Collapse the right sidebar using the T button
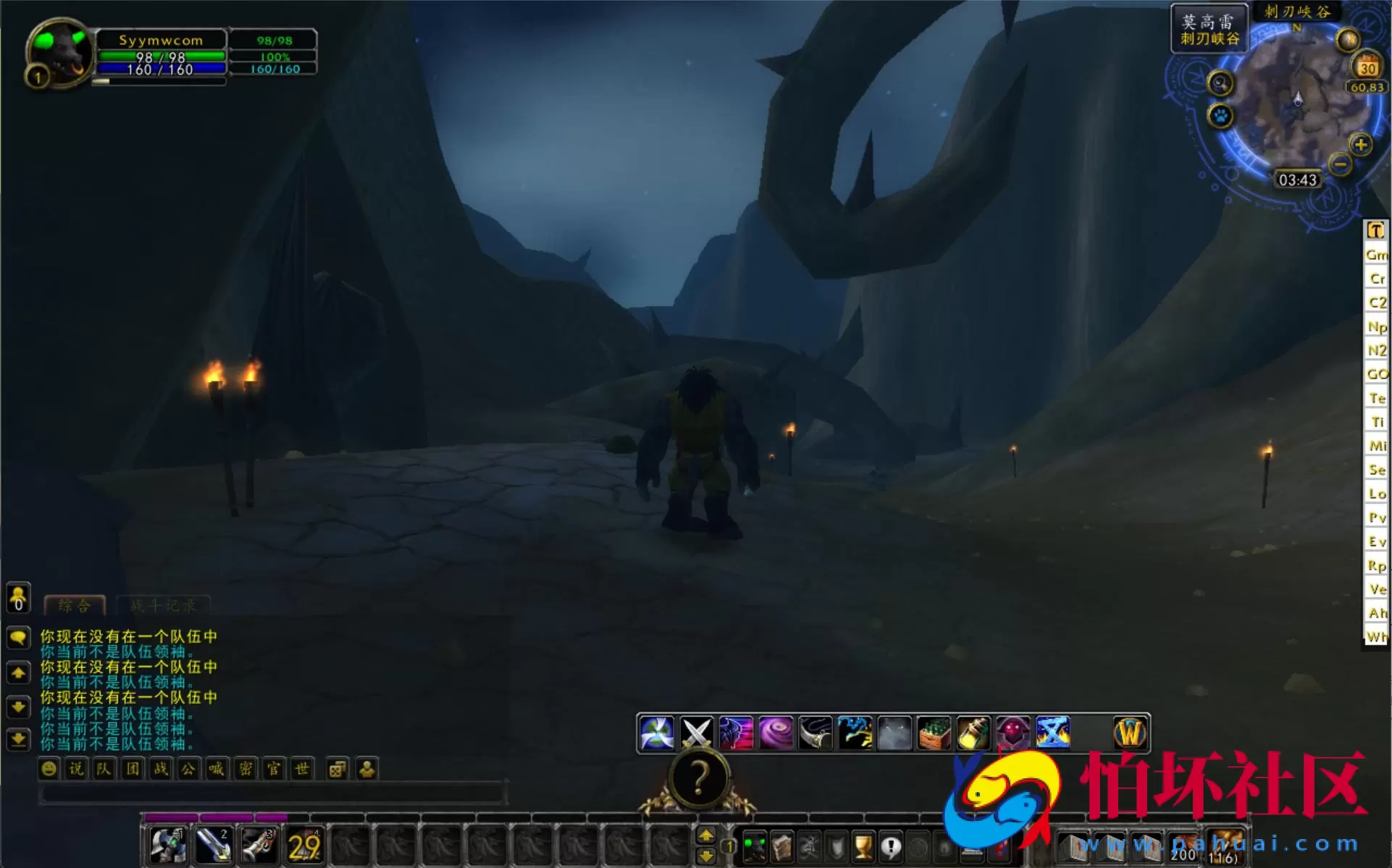 (x=1375, y=229)
